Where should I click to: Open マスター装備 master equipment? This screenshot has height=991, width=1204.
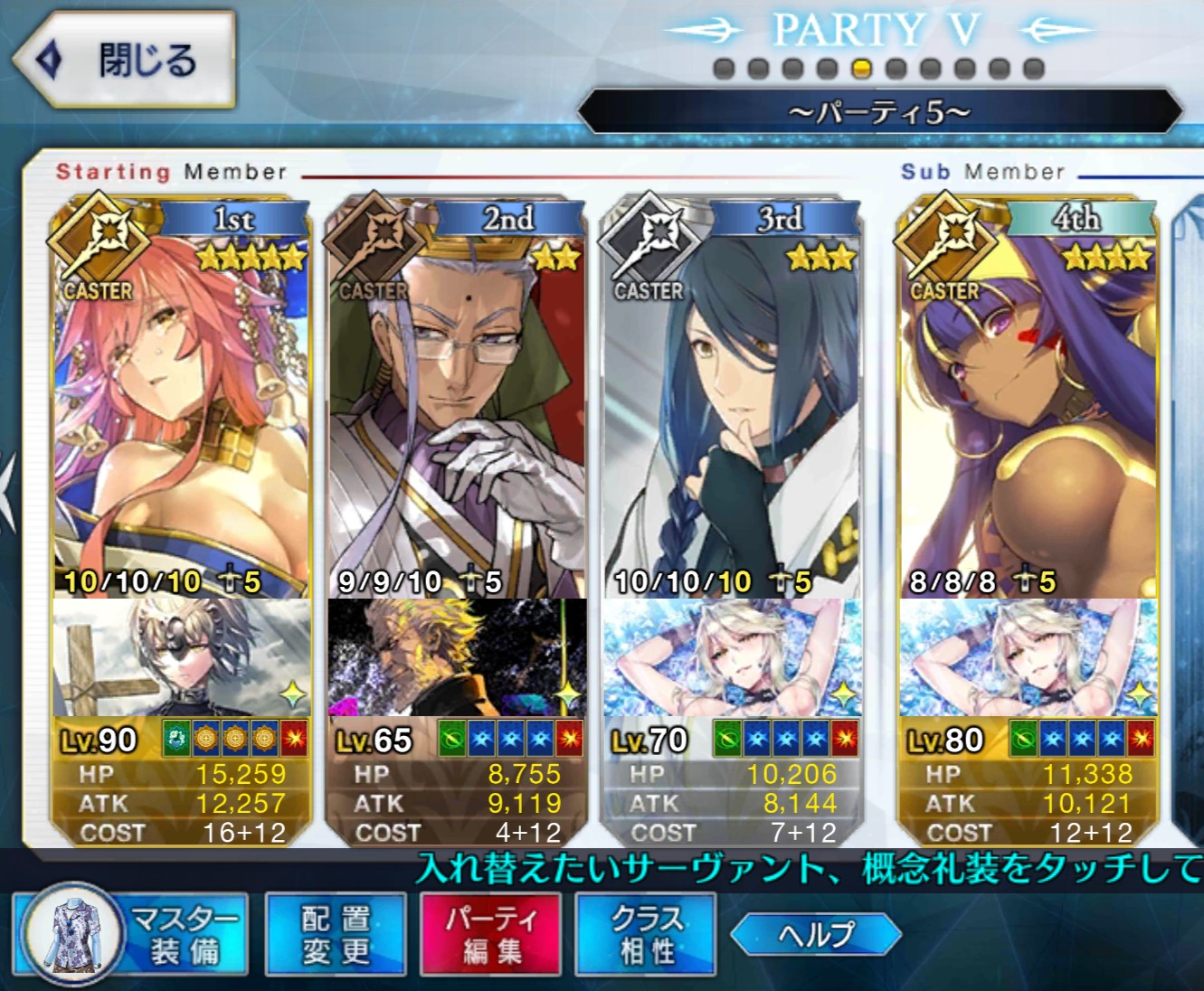(130, 935)
